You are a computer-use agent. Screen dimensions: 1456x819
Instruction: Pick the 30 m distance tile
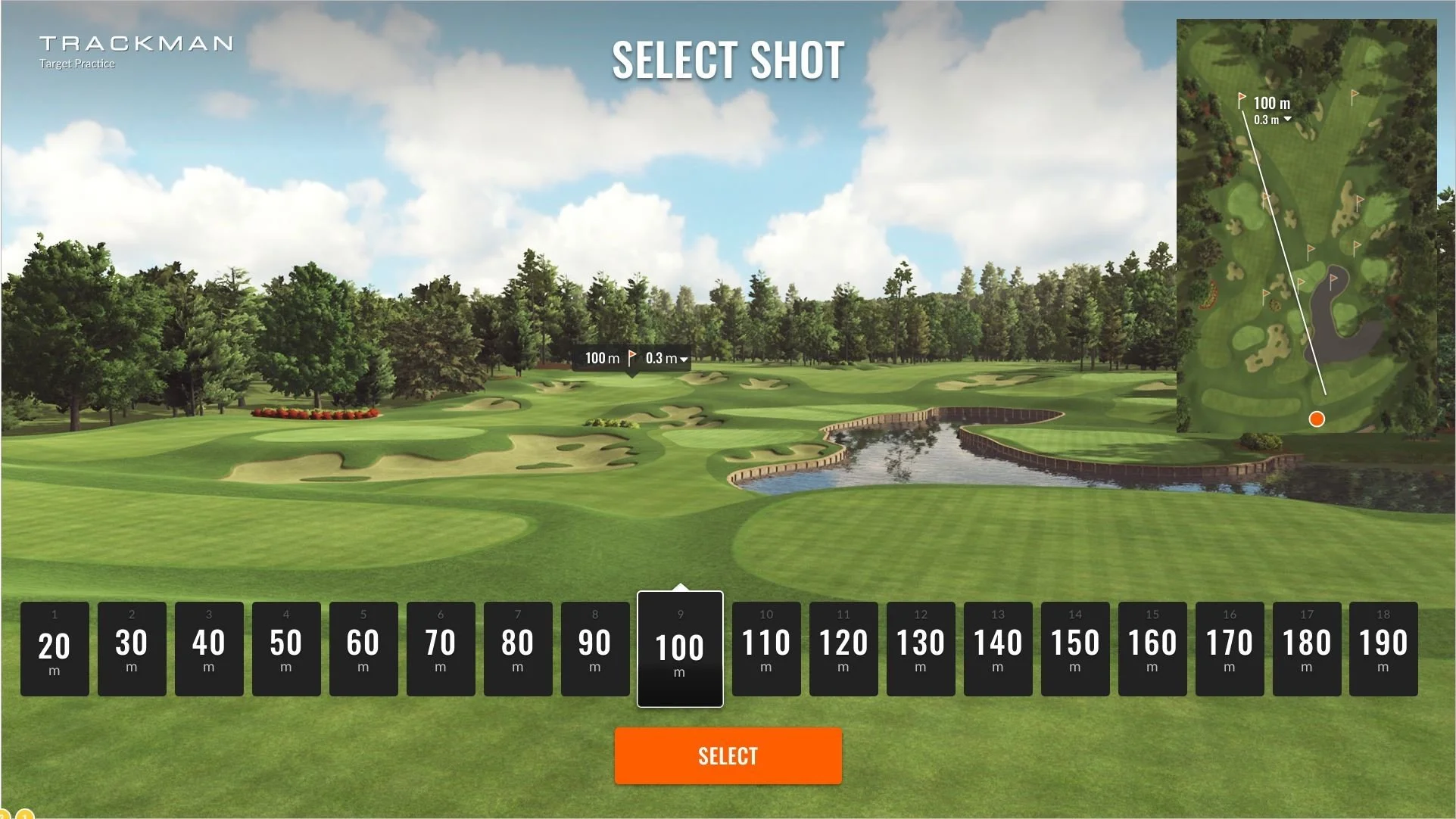(x=132, y=649)
